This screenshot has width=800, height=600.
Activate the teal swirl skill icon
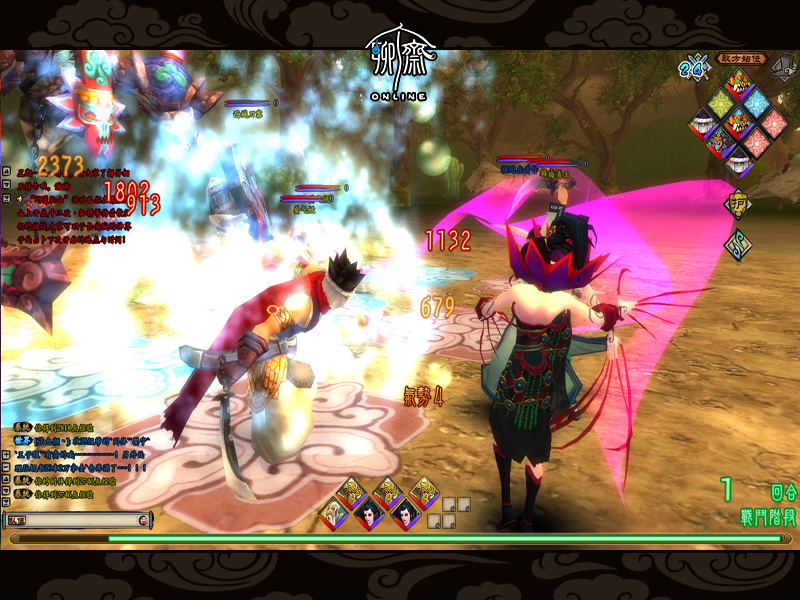coord(737,244)
